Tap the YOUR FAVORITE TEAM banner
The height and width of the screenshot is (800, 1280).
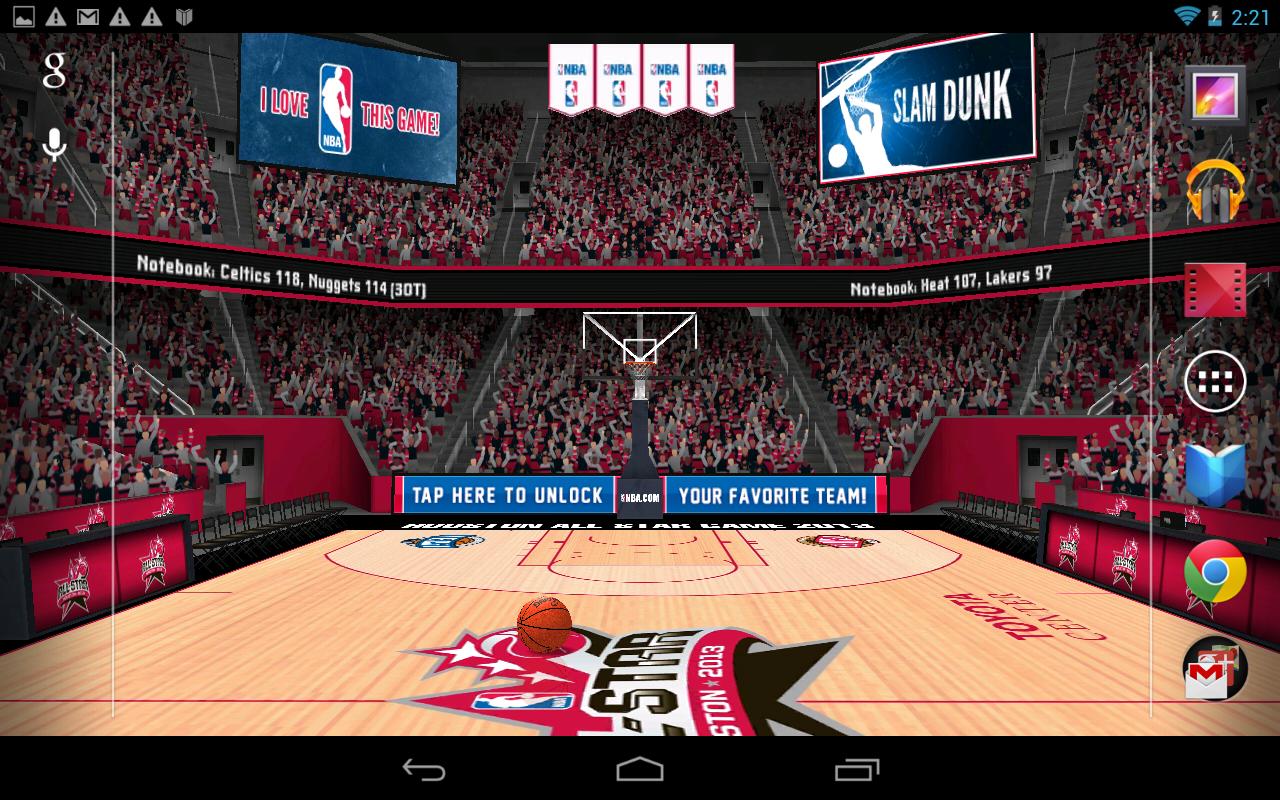pos(773,494)
